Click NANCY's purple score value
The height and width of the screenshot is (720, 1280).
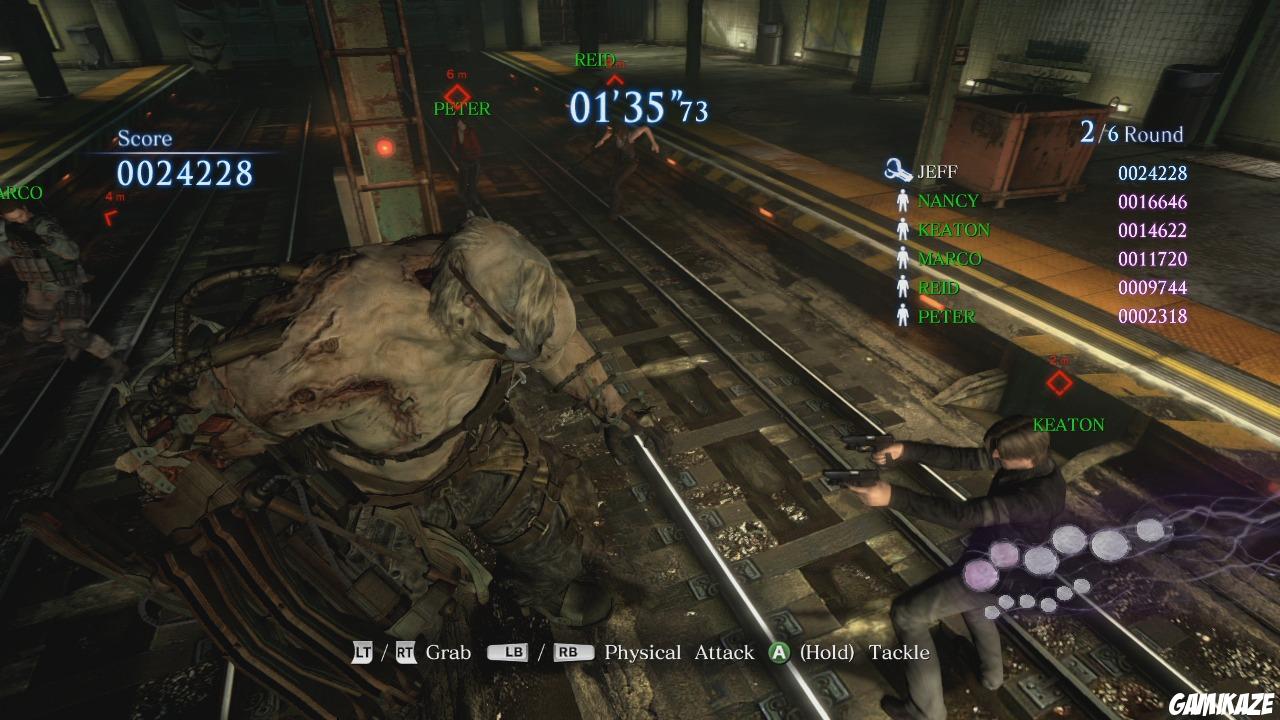[1152, 200]
